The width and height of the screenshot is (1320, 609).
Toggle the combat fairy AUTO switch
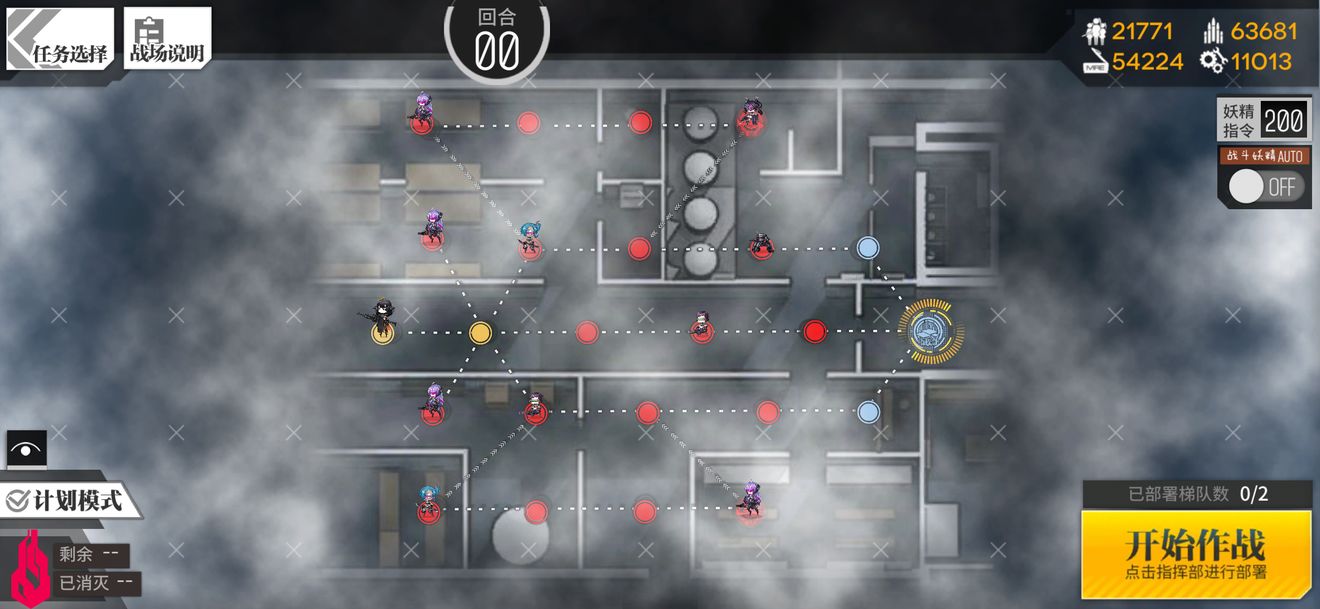click(1266, 186)
